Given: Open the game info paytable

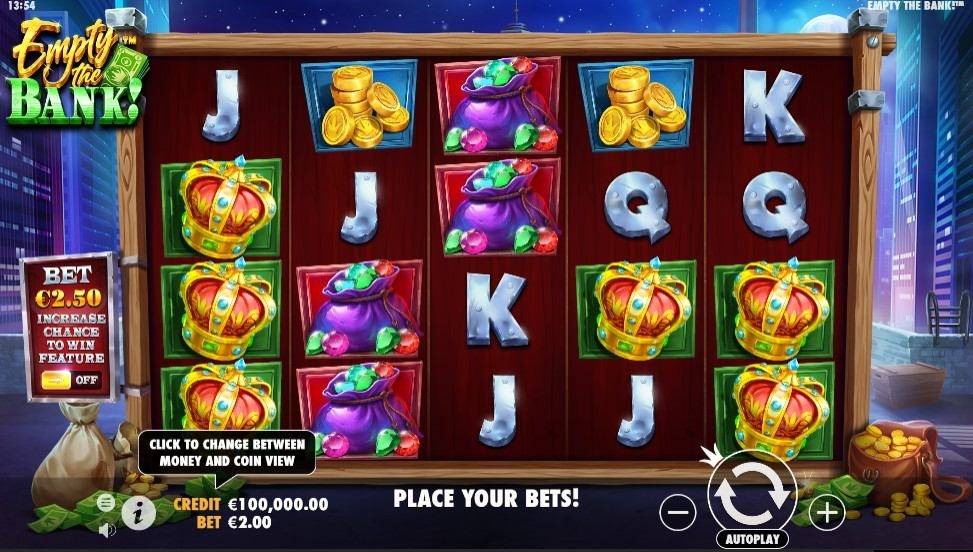Looking at the screenshot, I should [x=138, y=513].
